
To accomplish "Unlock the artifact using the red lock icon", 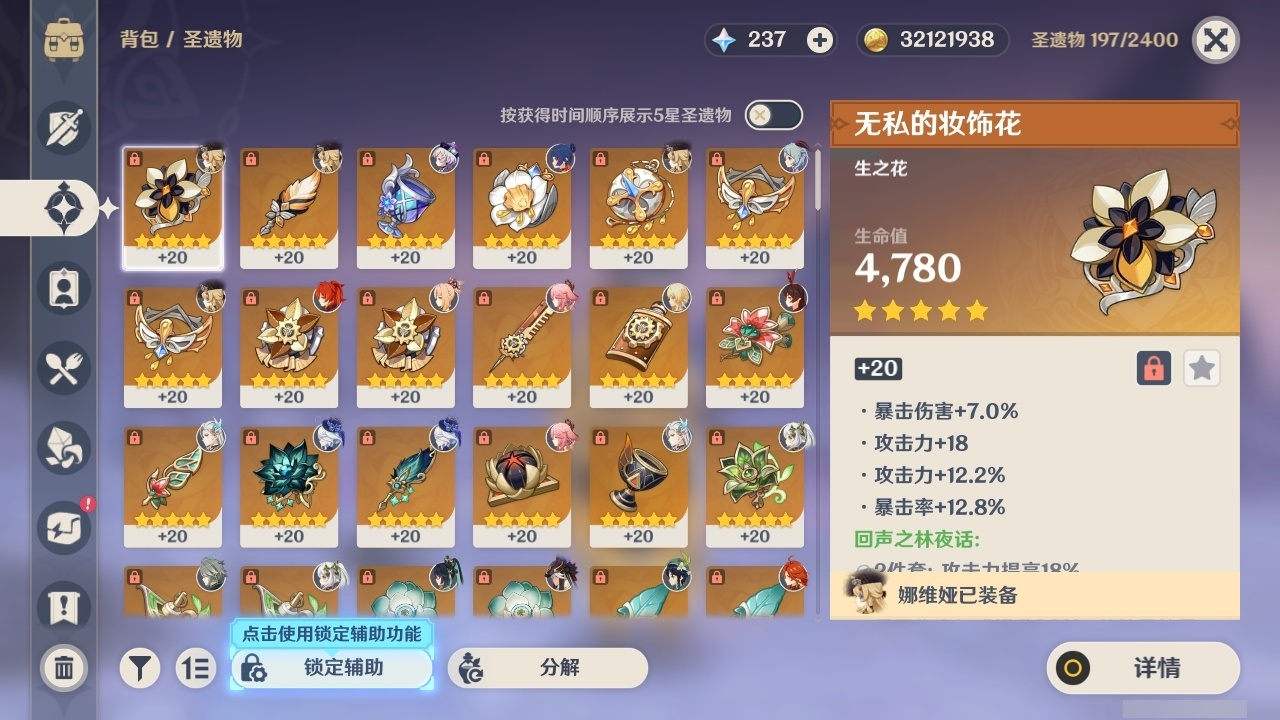I will pos(1152,368).
